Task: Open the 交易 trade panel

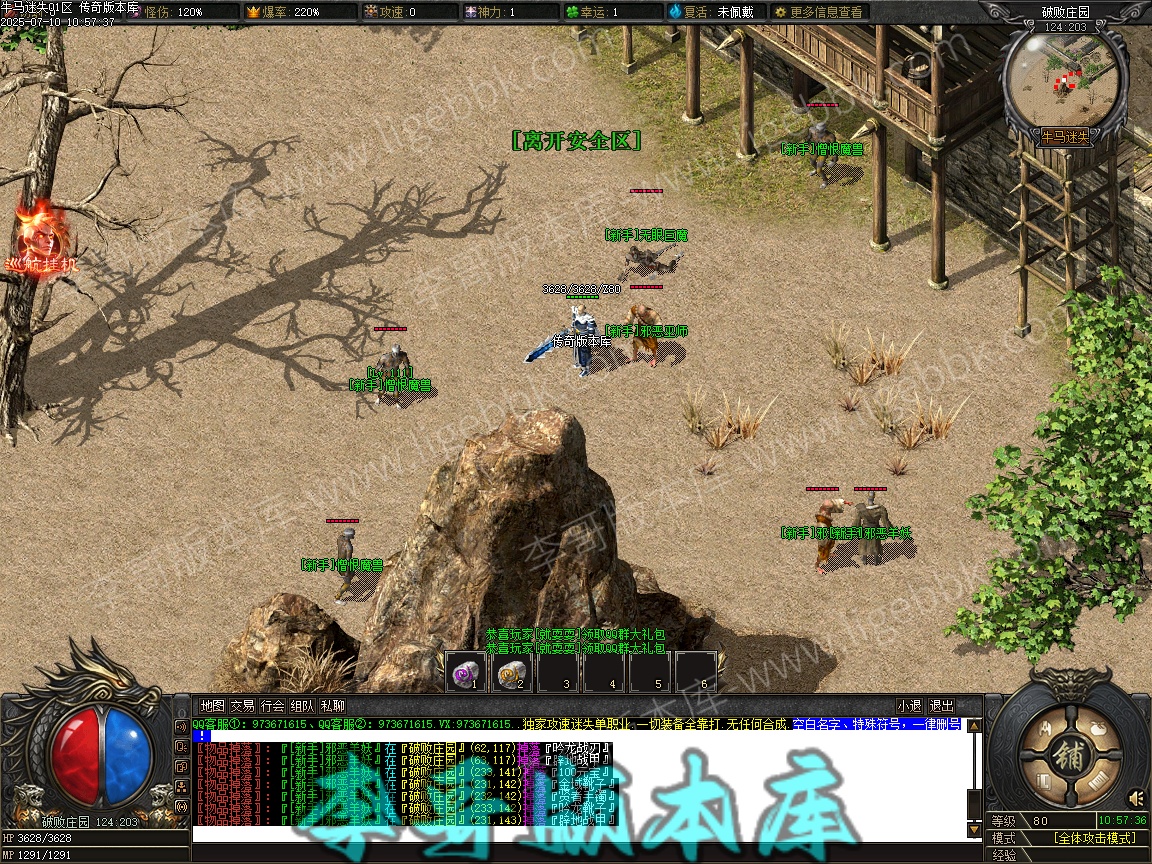Action: click(x=242, y=706)
